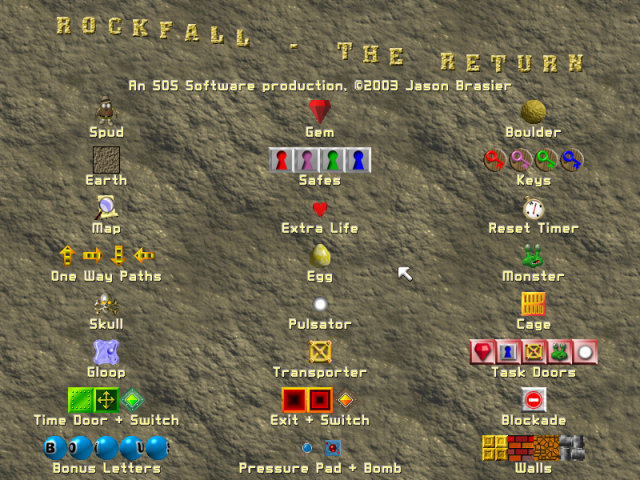The height and width of the screenshot is (480, 640).
Task: Choose the purple Gloop icon
Action: [x=106, y=352]
